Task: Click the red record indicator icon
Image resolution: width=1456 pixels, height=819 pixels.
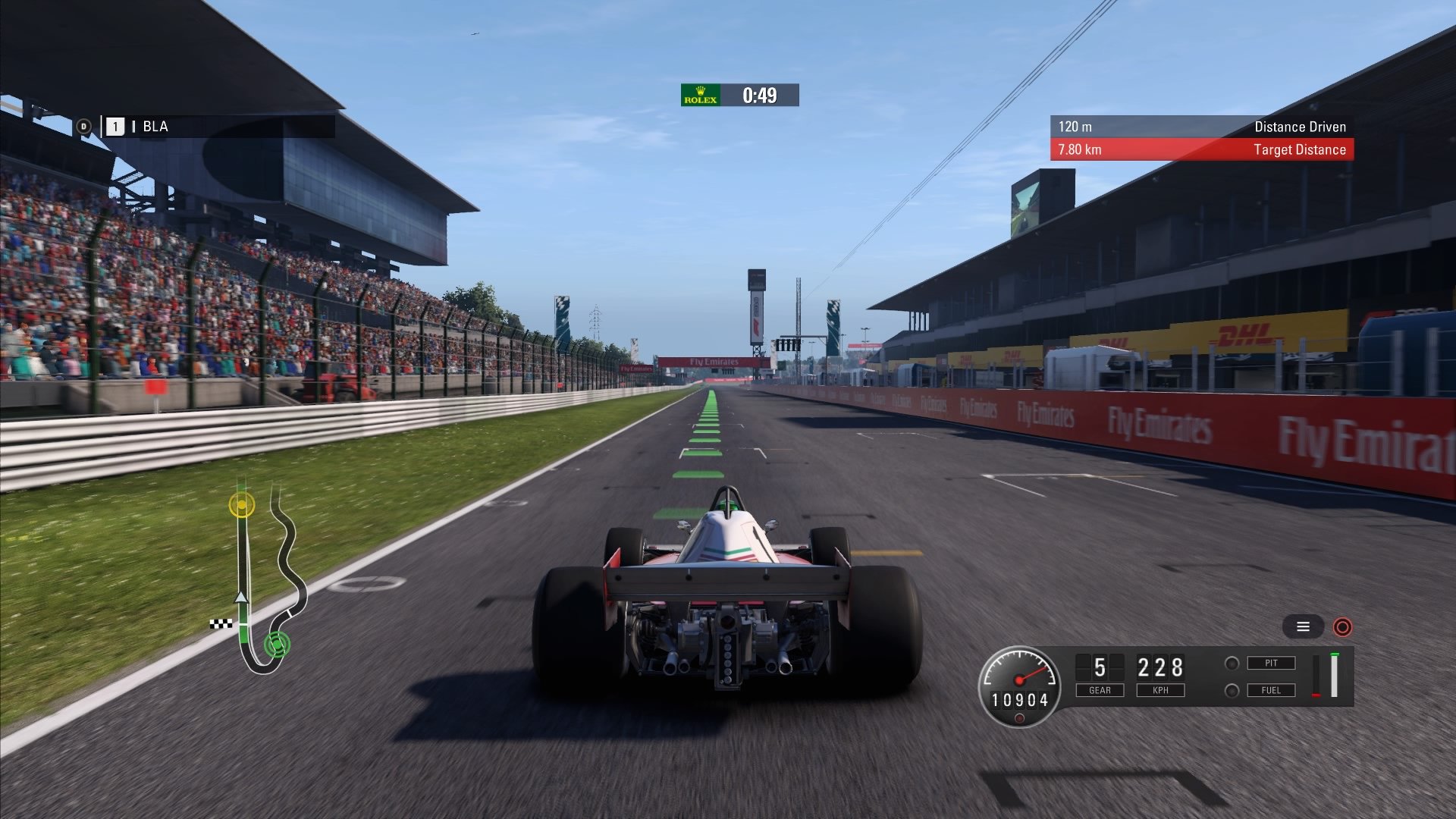Action: click(1342, 629)
